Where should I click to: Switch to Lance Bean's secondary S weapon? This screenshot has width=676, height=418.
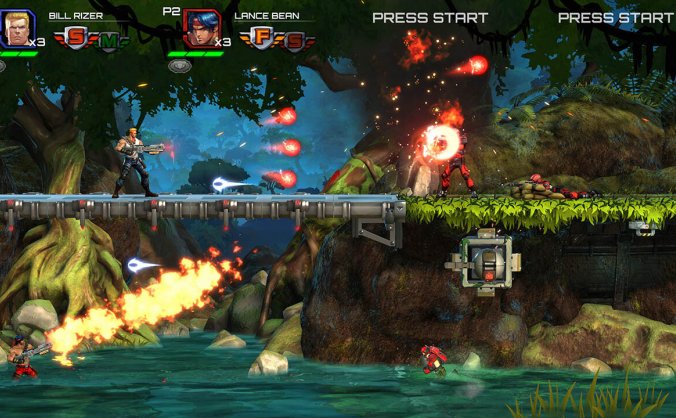(x=294, y=41)
